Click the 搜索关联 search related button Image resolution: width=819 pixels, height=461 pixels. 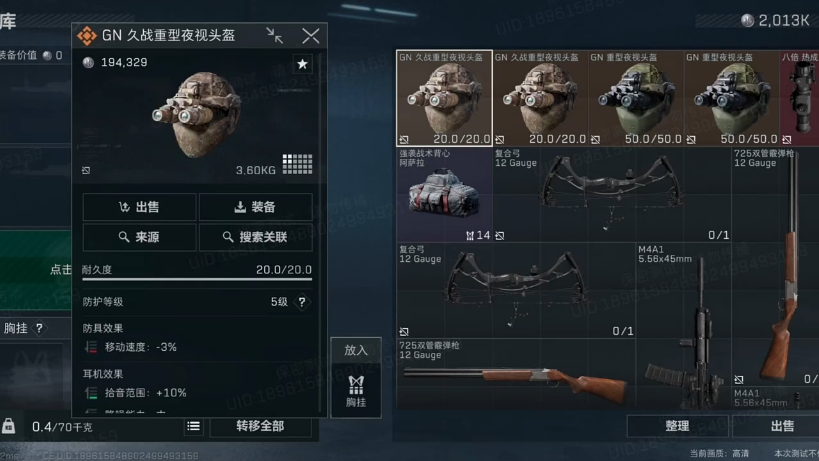pos(255,237)
